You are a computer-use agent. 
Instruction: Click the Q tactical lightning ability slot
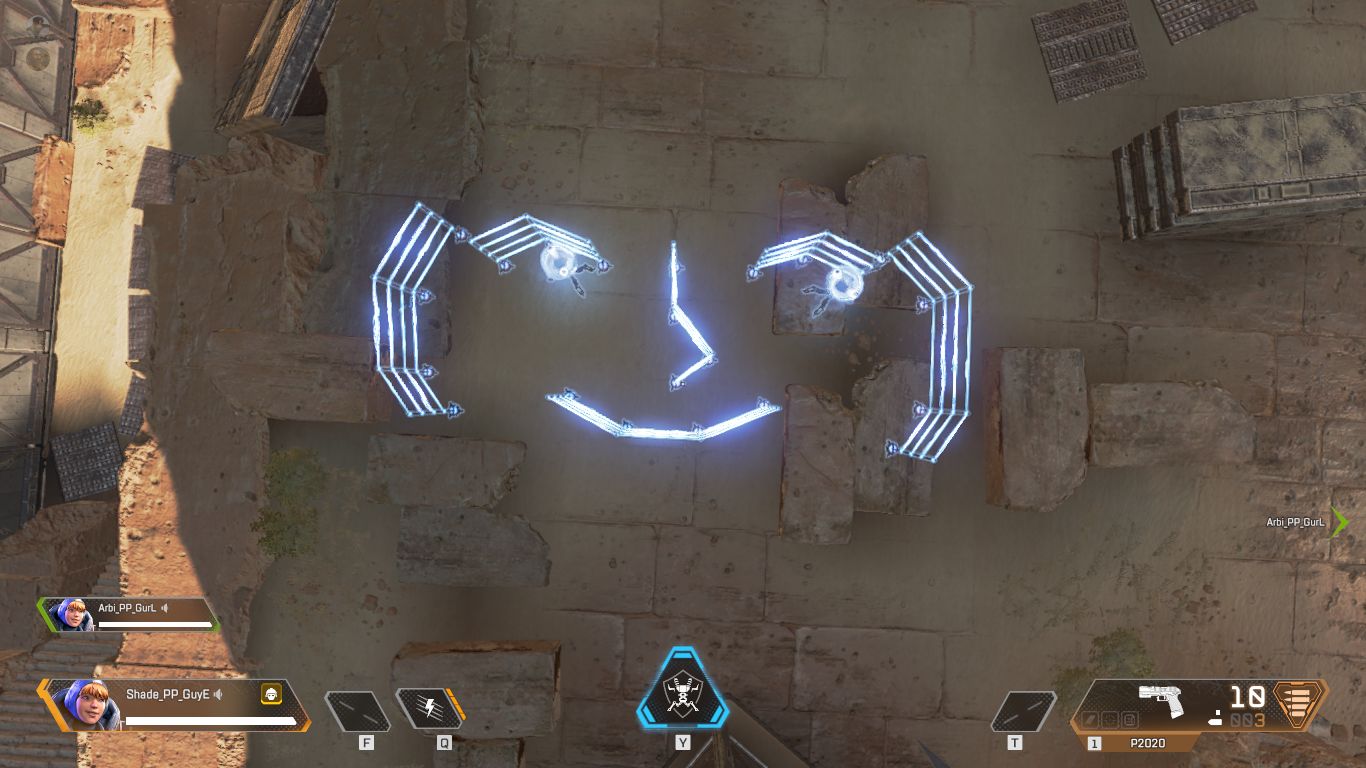pyautogui.click(x=430, y=706)
